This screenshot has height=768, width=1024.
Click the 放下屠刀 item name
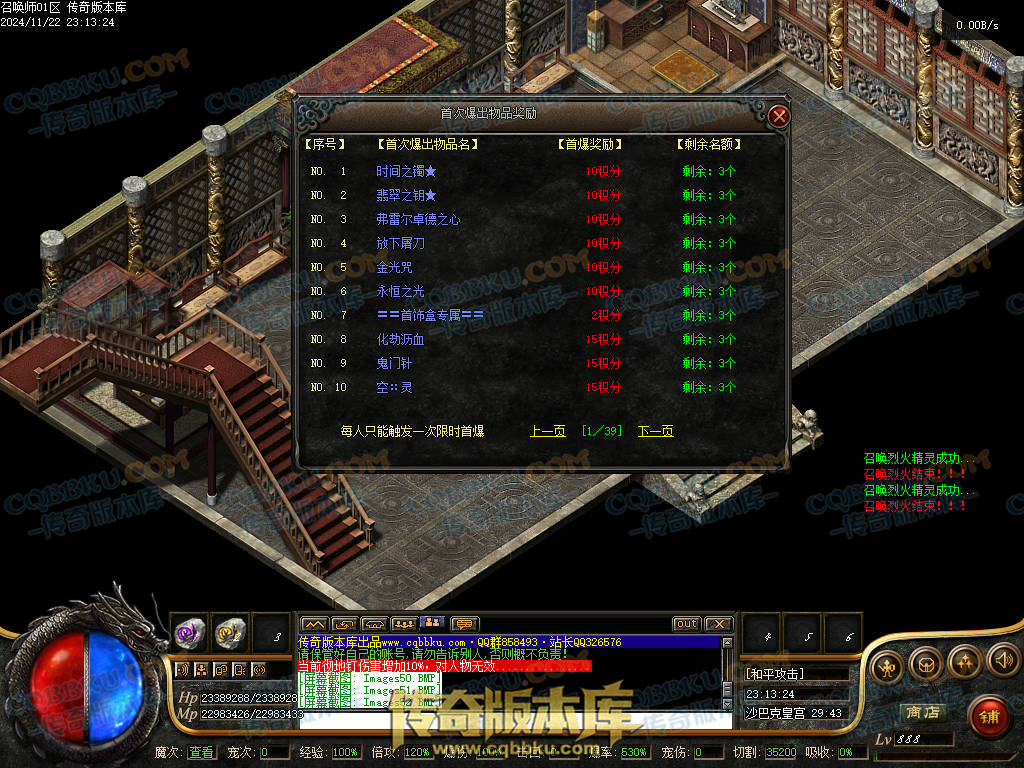400,243
